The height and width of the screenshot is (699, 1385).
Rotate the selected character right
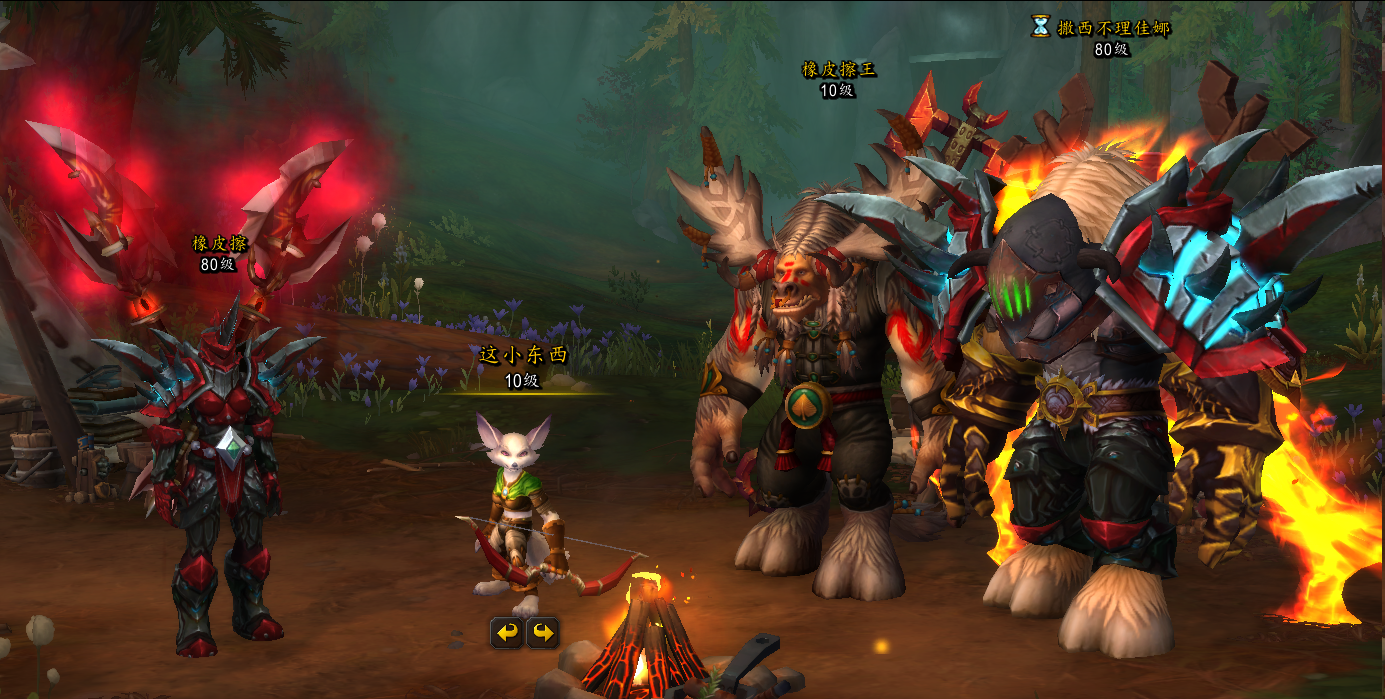543,633
